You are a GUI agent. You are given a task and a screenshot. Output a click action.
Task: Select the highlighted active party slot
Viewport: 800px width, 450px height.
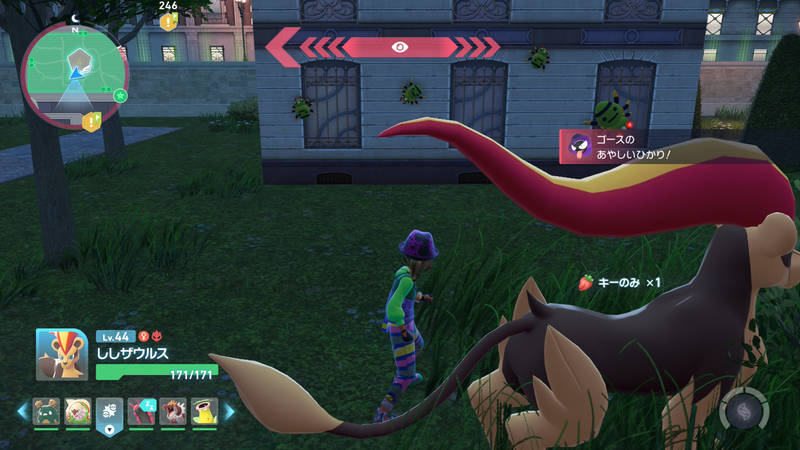(x=109, y=413)
